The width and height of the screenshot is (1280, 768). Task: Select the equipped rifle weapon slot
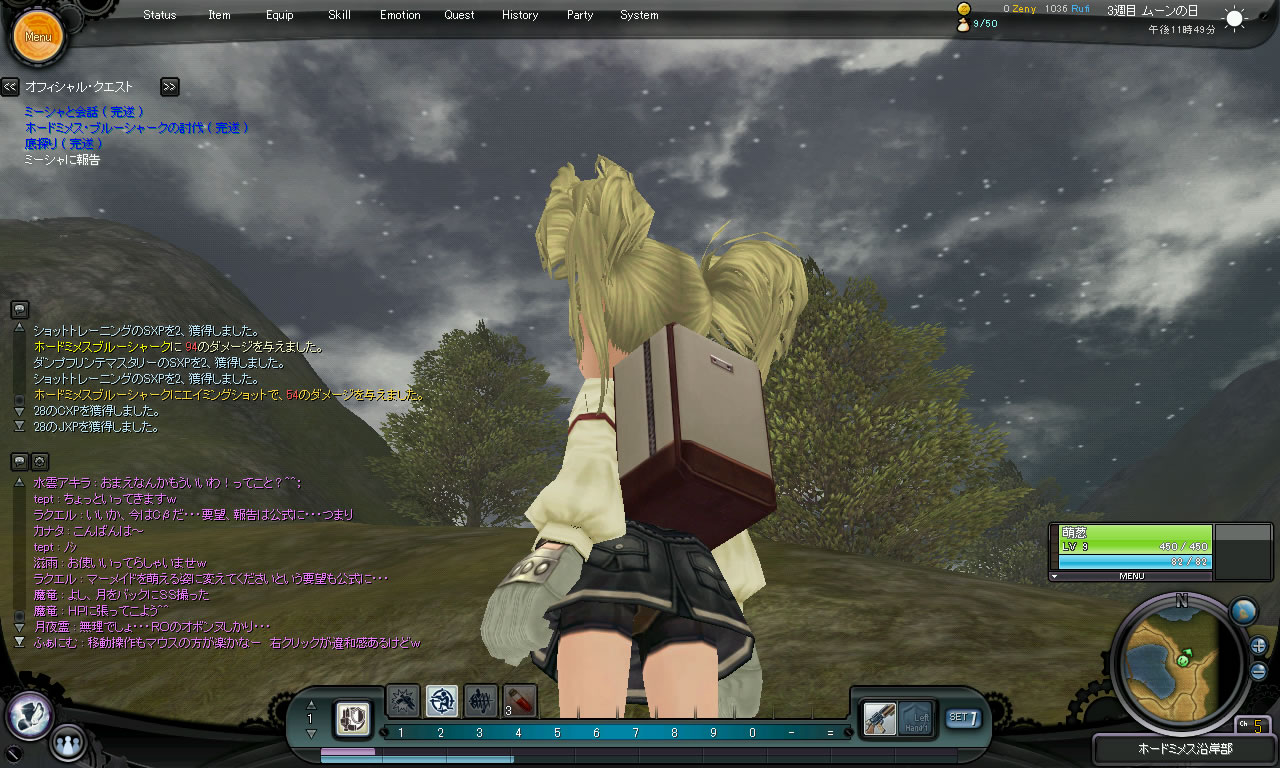tap(880, 717)
